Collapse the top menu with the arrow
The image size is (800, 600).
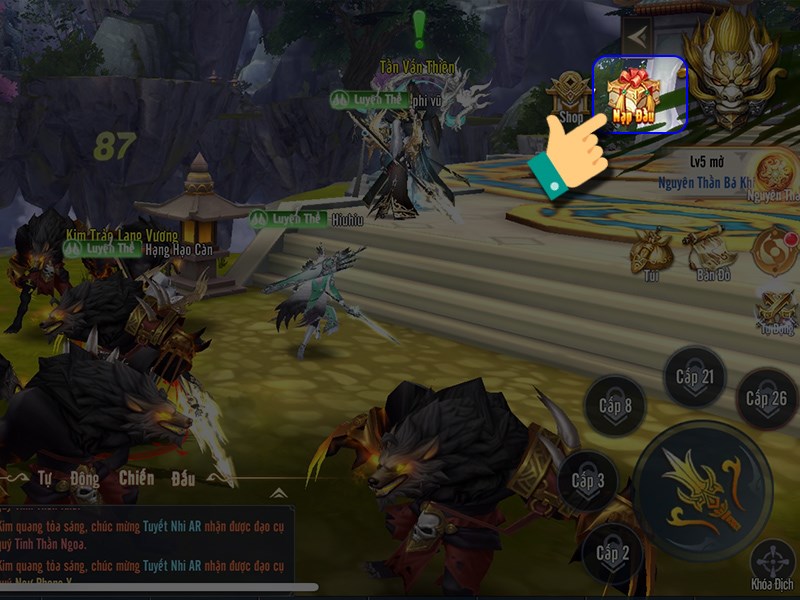click(636, 38)
